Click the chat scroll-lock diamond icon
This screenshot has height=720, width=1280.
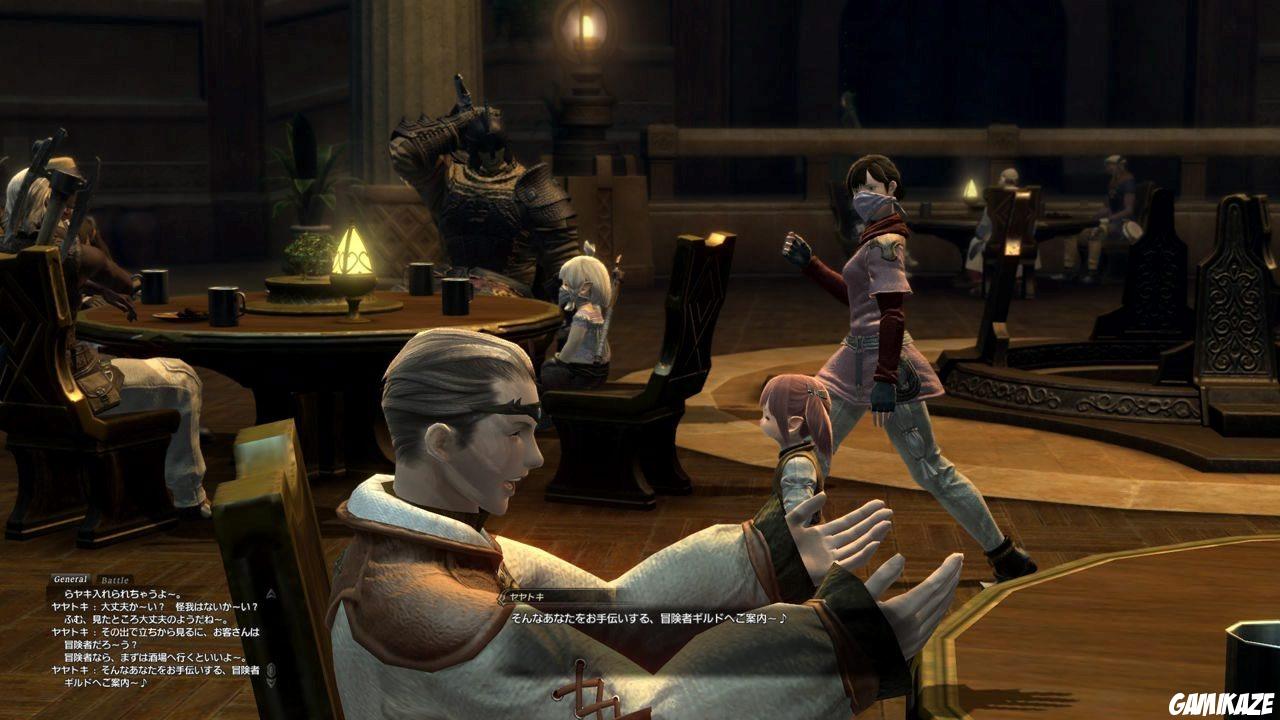pyautogui.click(x=270, y=670)
